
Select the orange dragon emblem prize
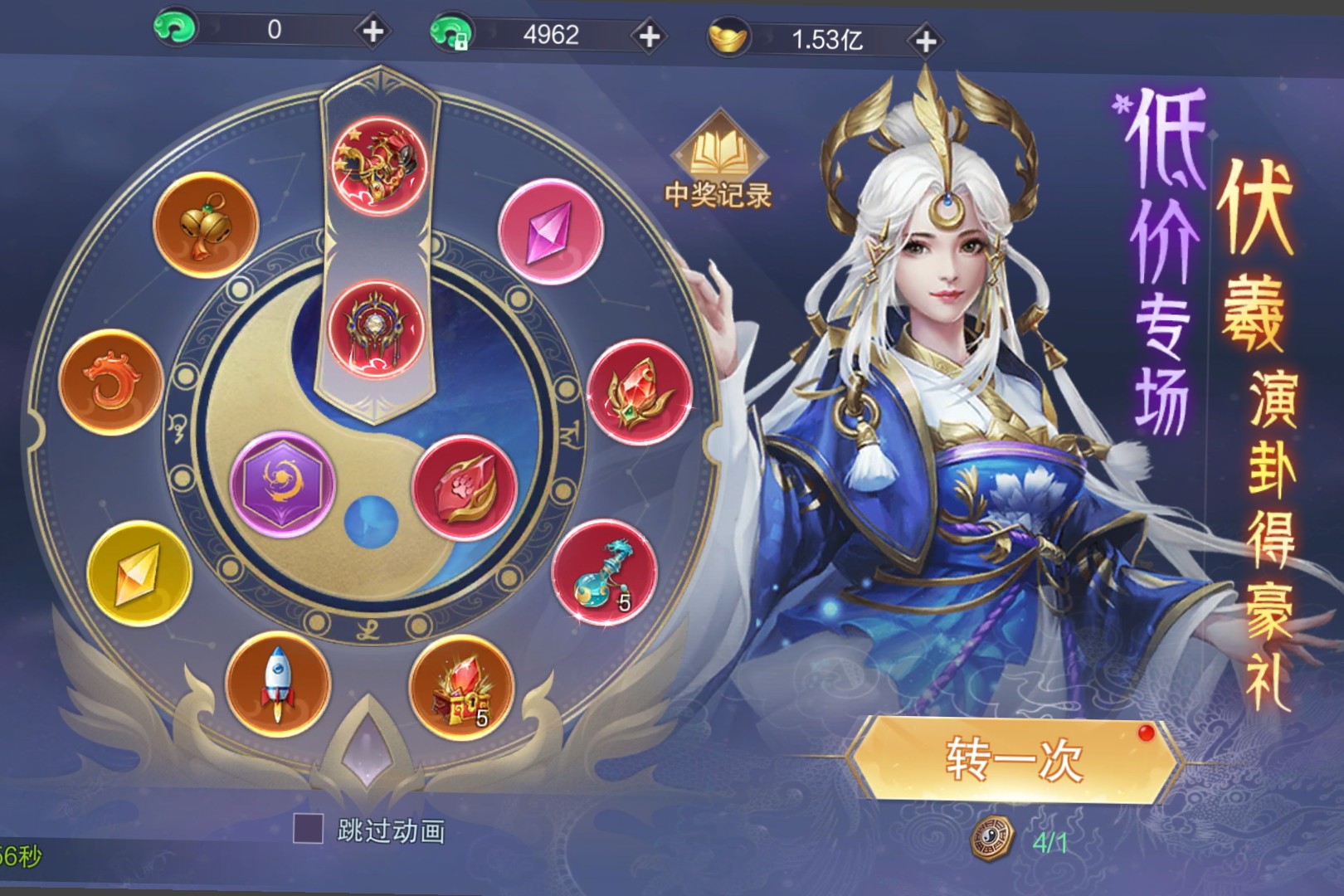click(110, 382)
